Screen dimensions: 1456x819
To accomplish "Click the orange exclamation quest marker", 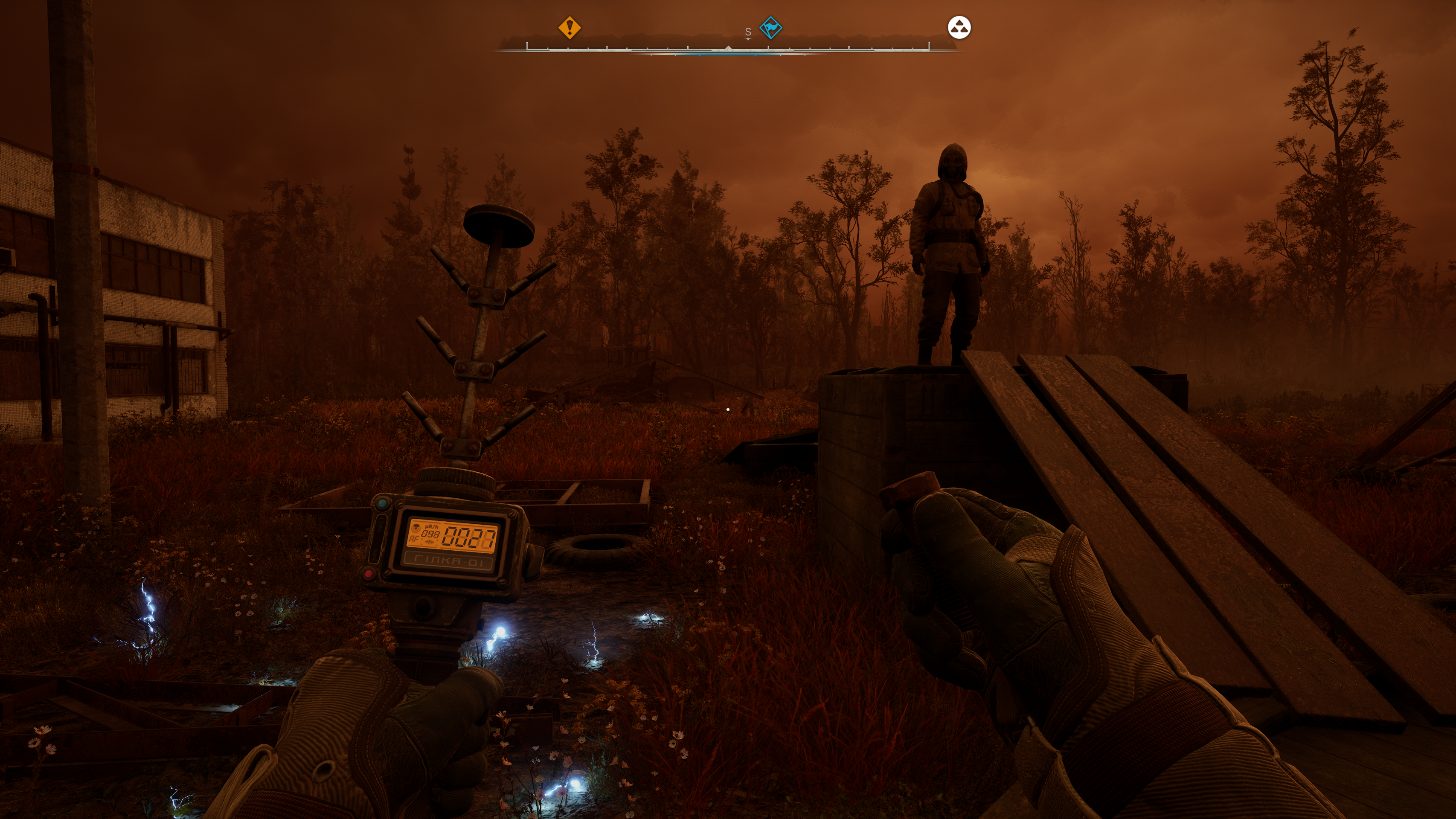I will 569,27.
